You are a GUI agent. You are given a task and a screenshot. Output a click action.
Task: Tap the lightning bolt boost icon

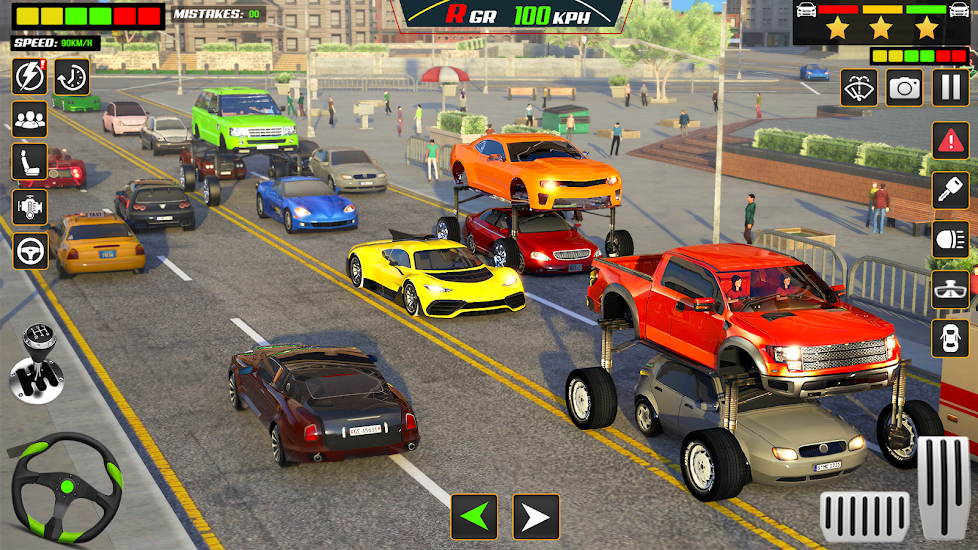[29, 77]
